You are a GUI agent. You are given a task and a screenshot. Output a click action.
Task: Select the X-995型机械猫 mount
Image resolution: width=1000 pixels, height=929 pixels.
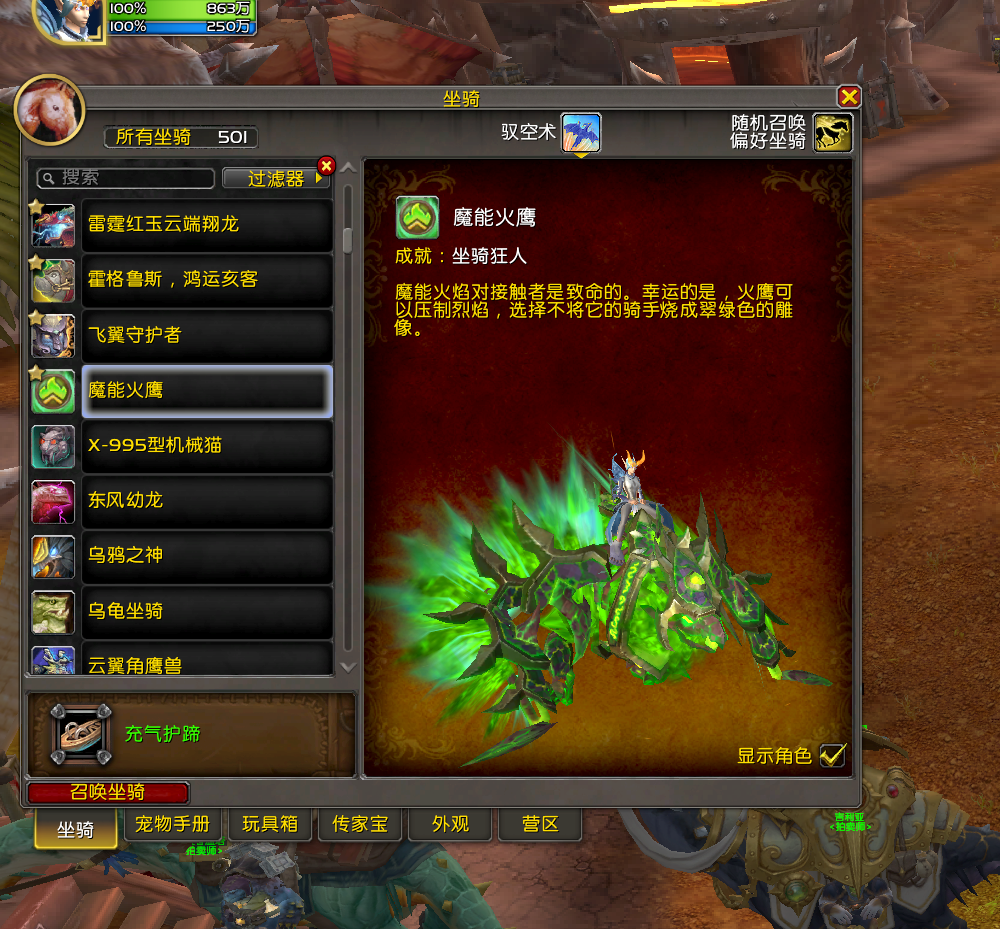tap(207, 446)
